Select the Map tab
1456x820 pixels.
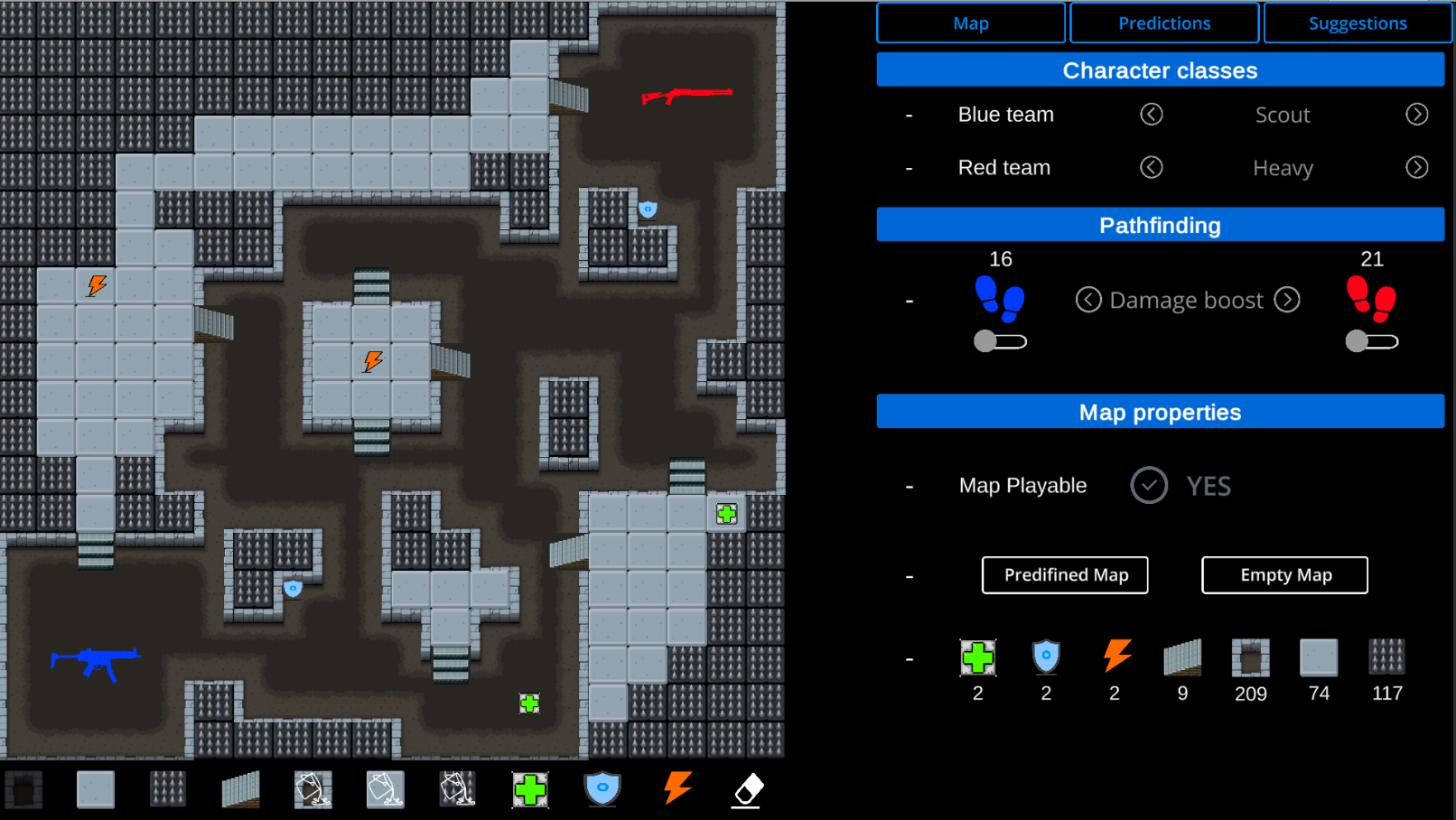(x=971, y=23)
